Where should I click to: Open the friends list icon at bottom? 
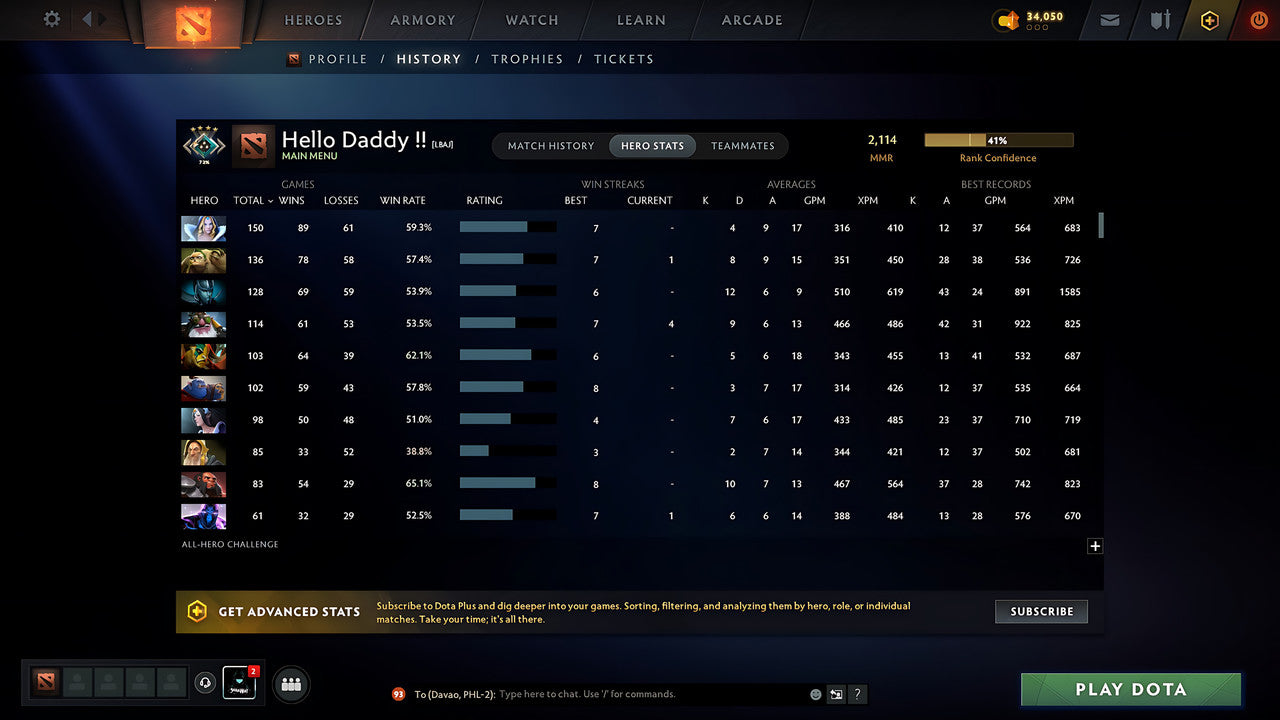coord(290,684)
